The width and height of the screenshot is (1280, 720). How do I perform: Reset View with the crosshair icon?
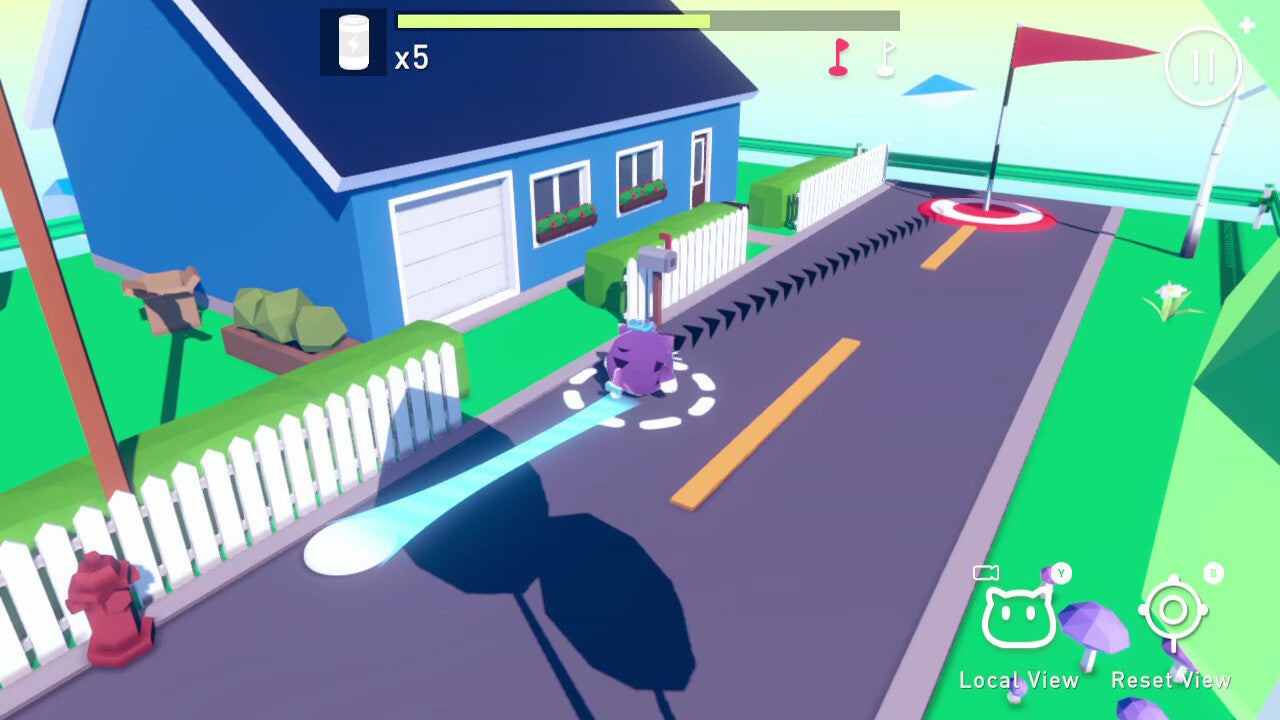tap(1173, 610)
